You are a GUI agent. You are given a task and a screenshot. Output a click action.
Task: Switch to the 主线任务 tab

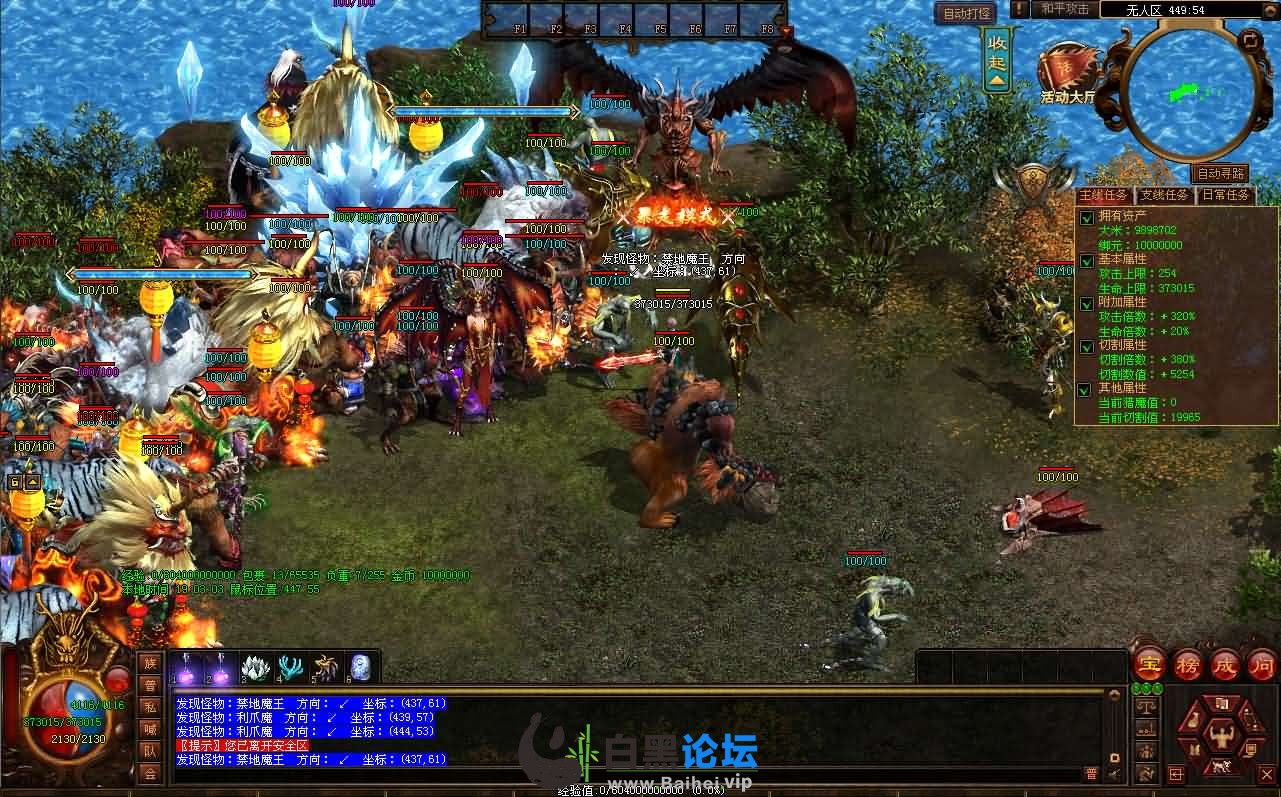(1104, 195)
